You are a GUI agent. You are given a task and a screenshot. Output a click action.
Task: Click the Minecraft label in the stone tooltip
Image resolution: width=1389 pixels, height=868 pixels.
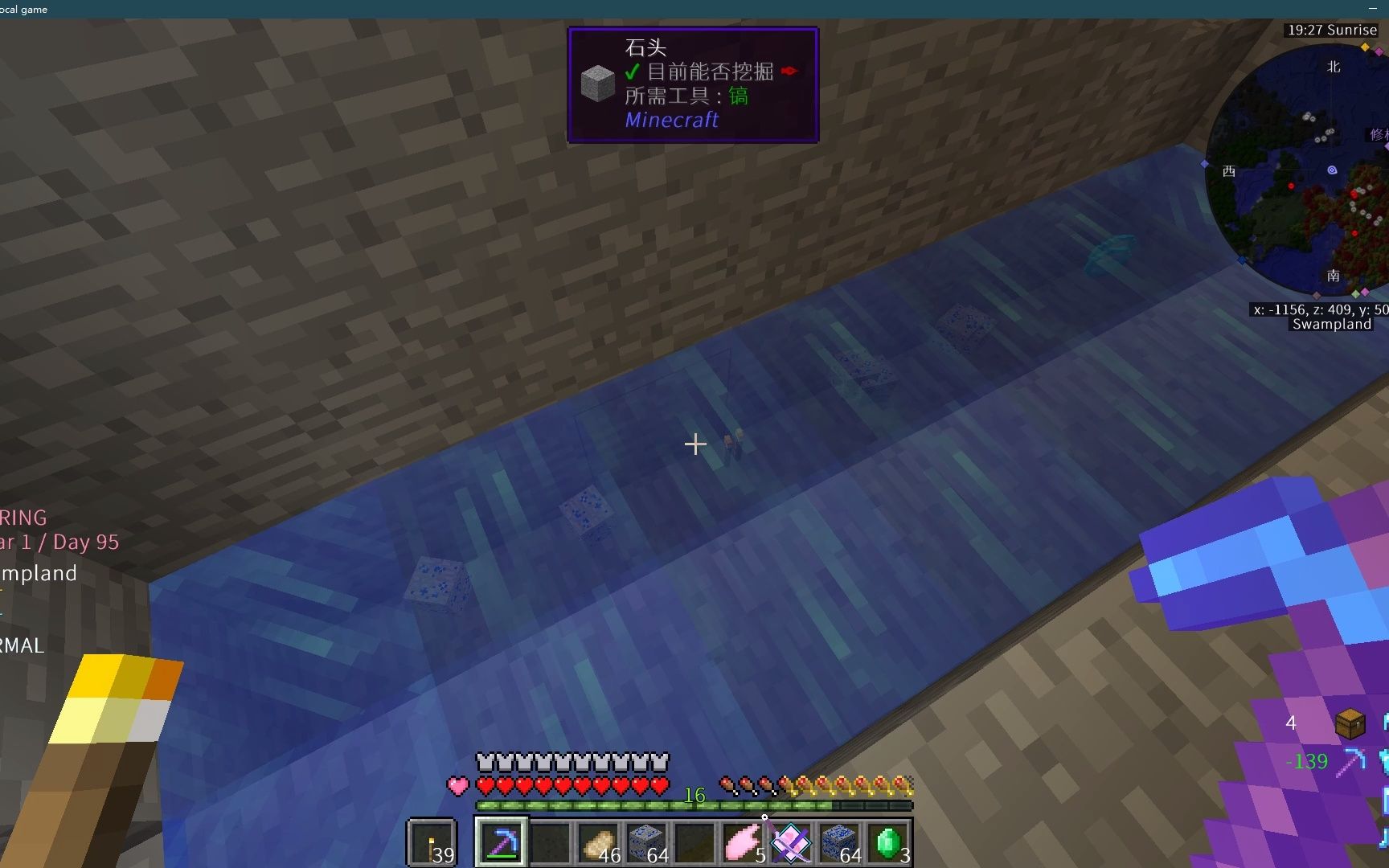pos(672,120)
